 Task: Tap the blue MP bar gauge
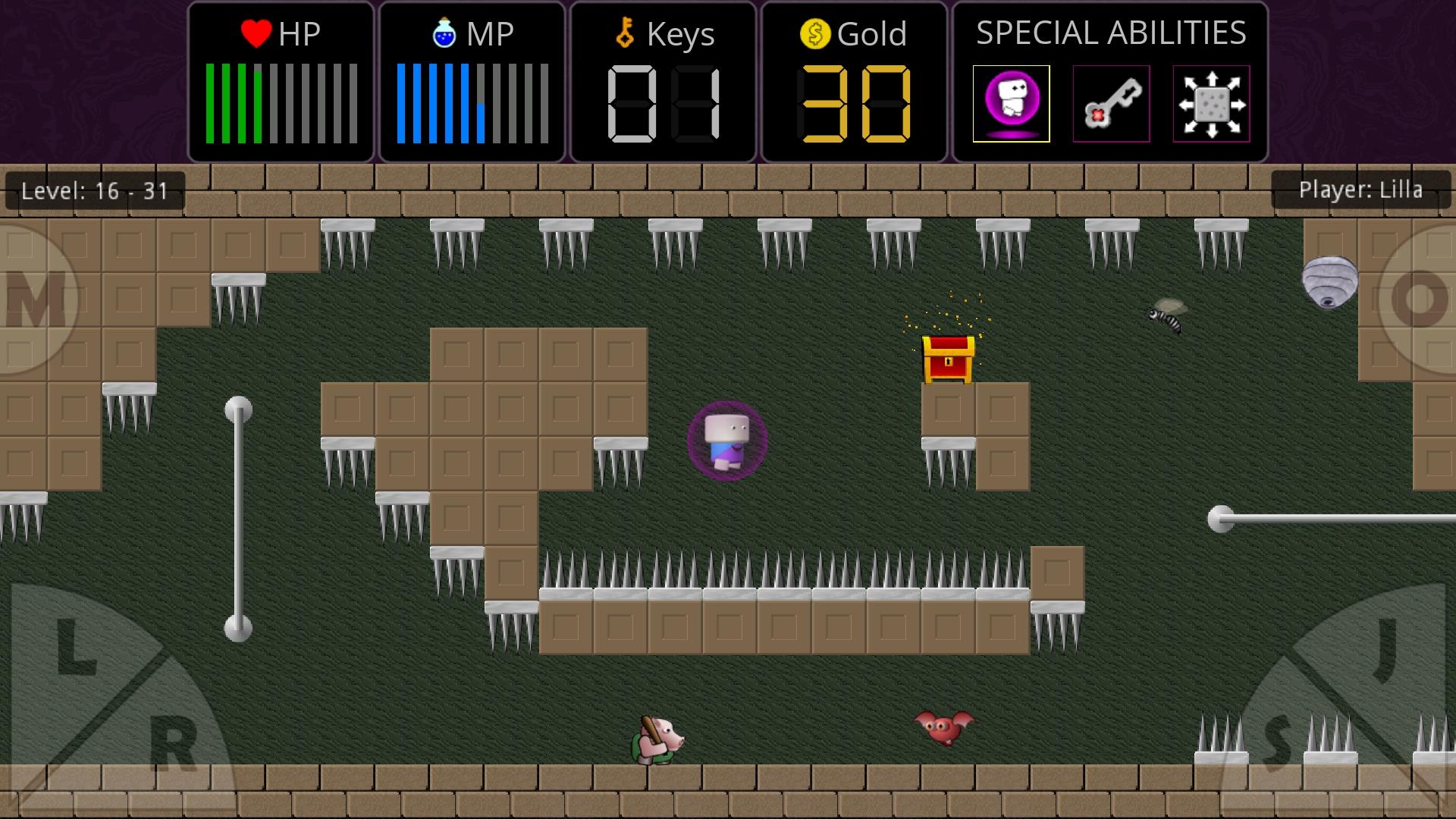pyautogui.click(x=436, y=103)
